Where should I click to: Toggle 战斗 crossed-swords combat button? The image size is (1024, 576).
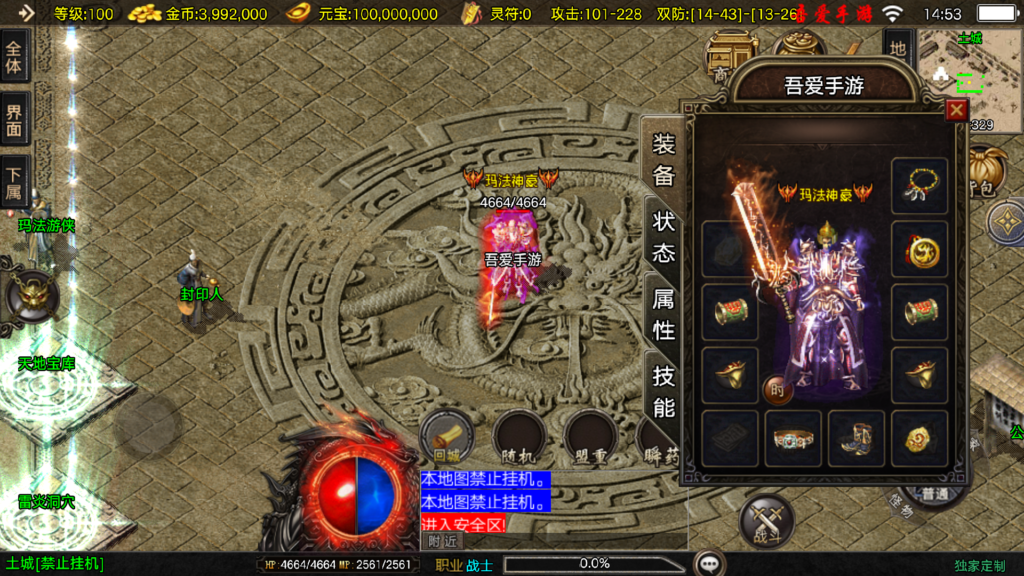pos(766,521)
